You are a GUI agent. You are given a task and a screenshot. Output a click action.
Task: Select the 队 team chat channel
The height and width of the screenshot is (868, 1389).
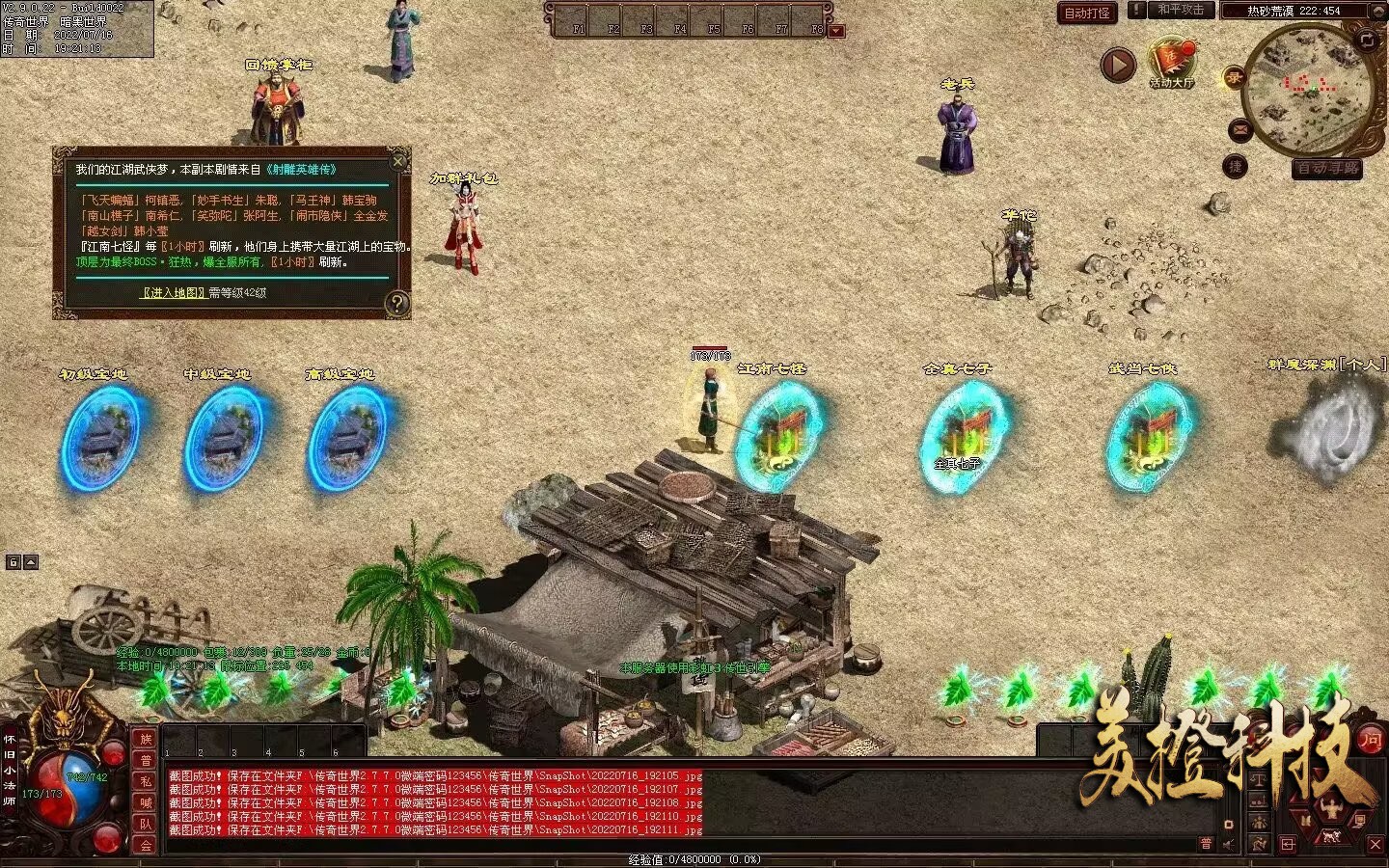(x=146, y=824)
